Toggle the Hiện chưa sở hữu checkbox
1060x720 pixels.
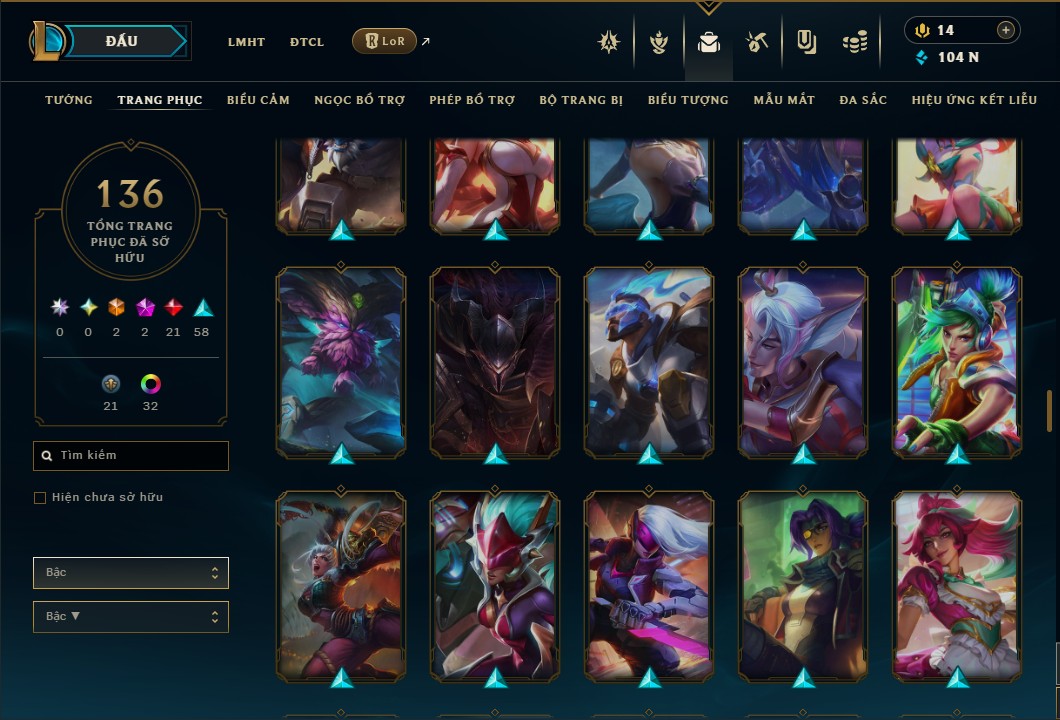[40, 498]
